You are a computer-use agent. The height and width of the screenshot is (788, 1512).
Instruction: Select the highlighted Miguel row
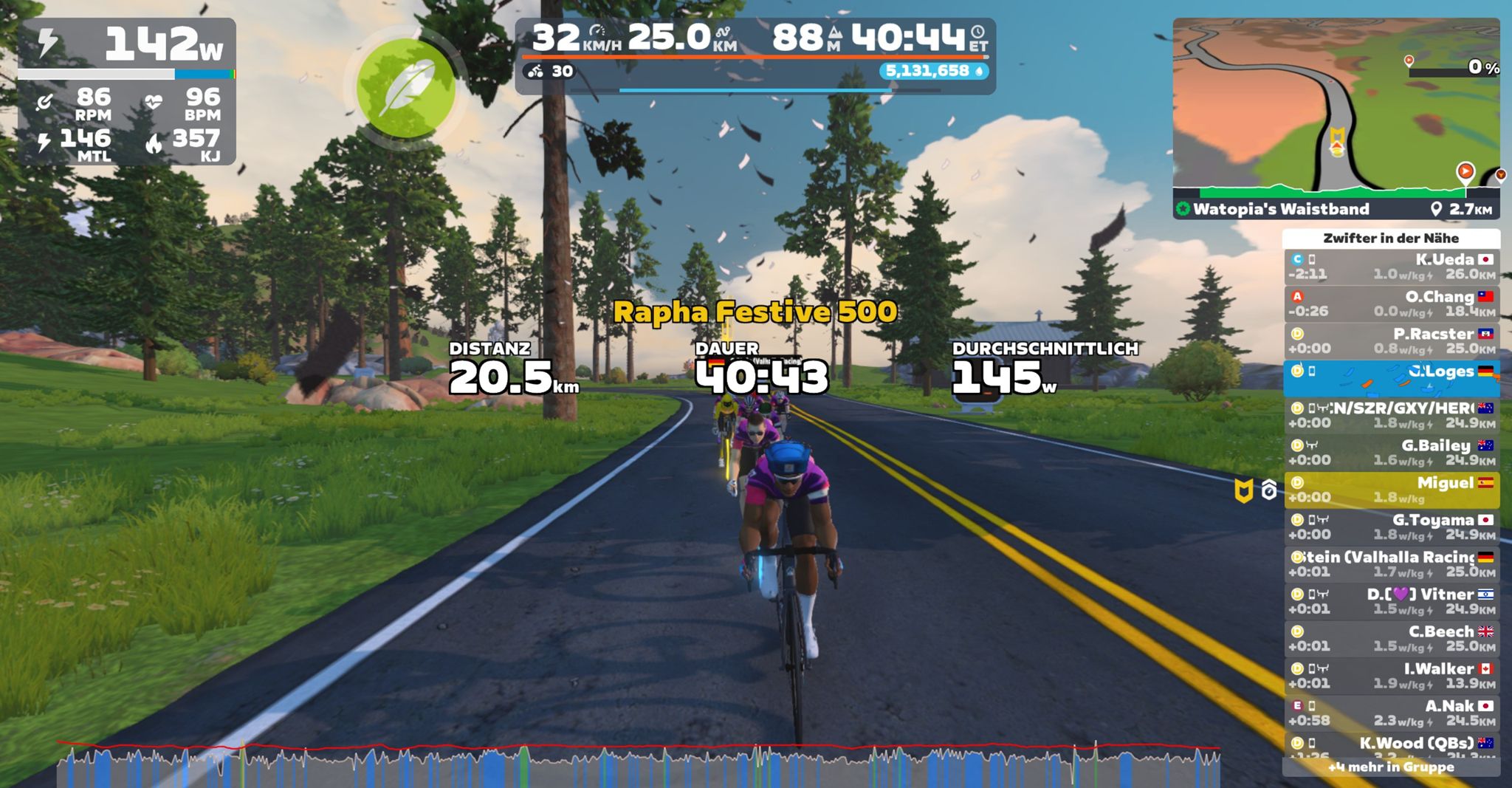pos(1392,490)
